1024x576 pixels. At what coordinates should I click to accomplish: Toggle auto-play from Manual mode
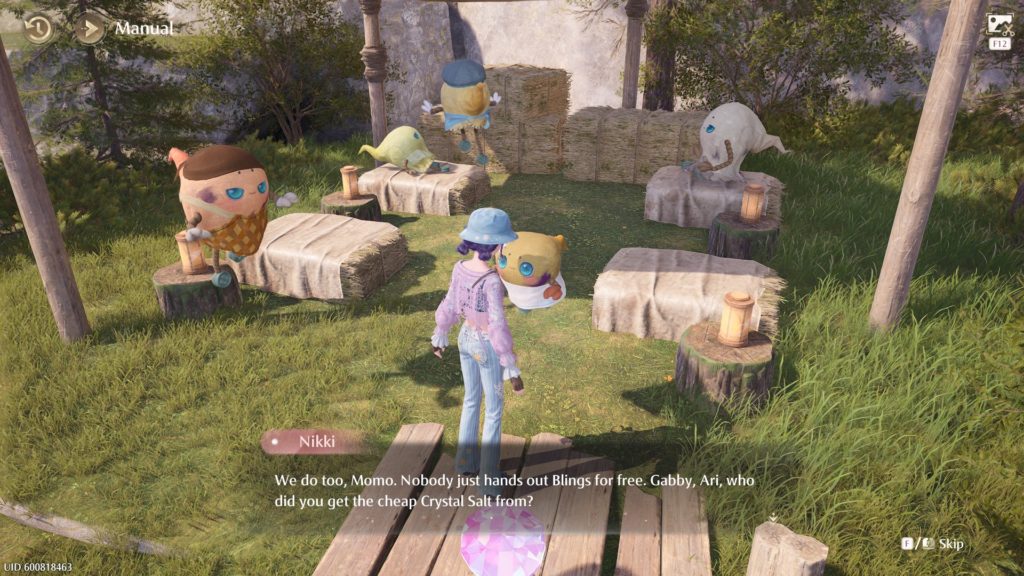89,28
